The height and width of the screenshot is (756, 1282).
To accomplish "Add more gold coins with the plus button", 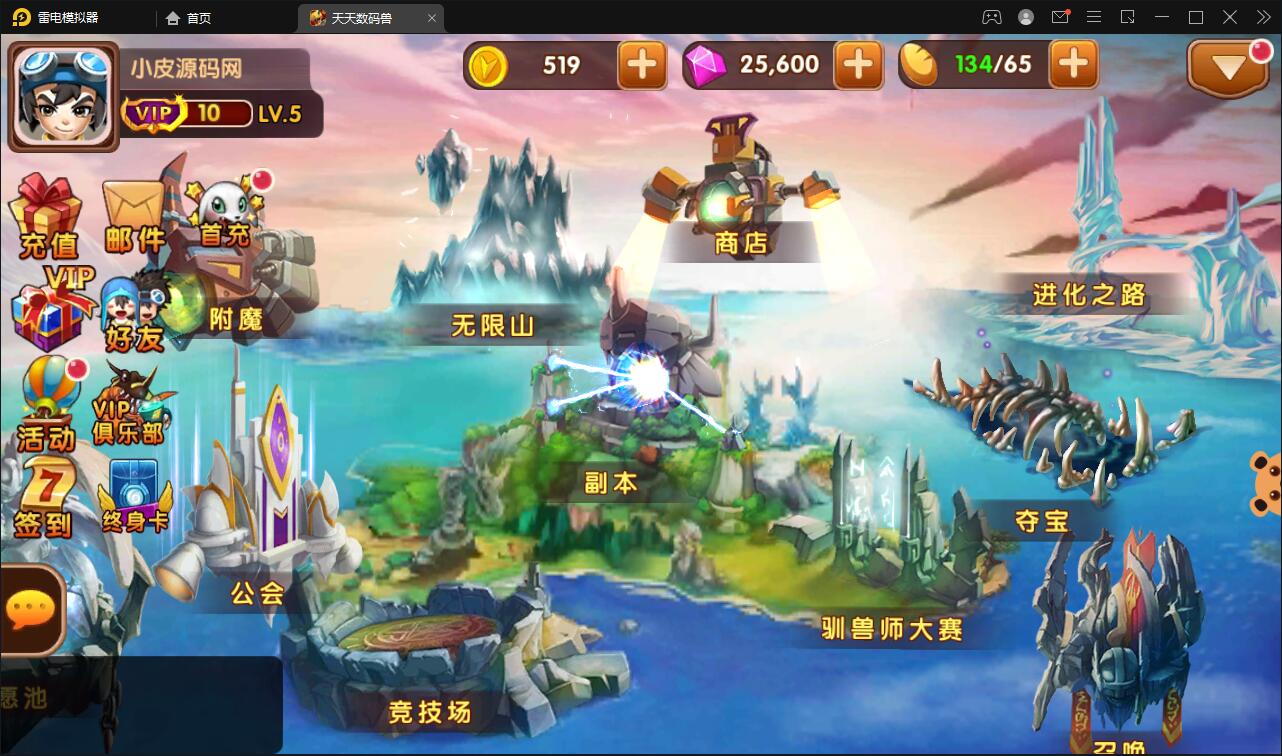I will coord(640,64).
